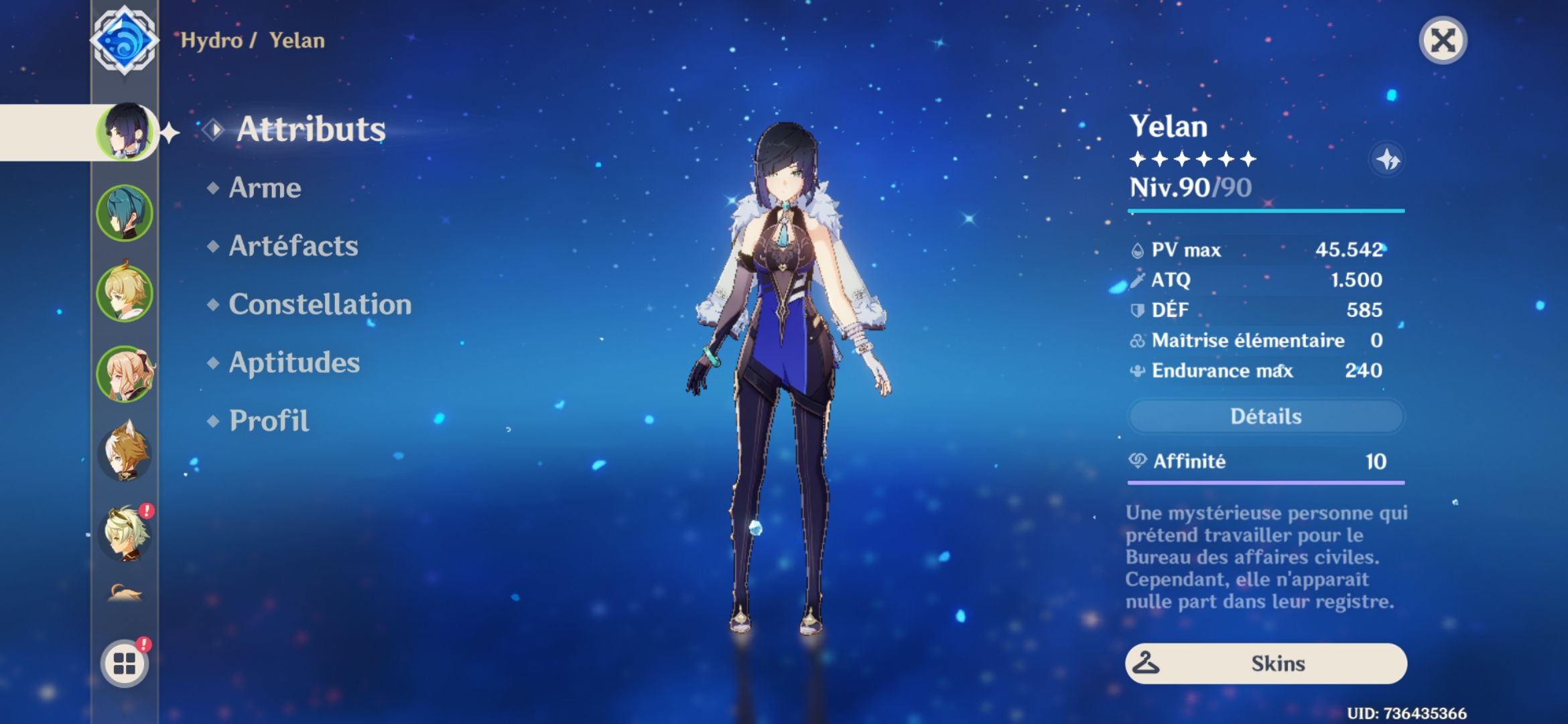Click the Hydro / Yelan breadcrumb text
Screen dimensions: 1568x724
click(253, 40)
